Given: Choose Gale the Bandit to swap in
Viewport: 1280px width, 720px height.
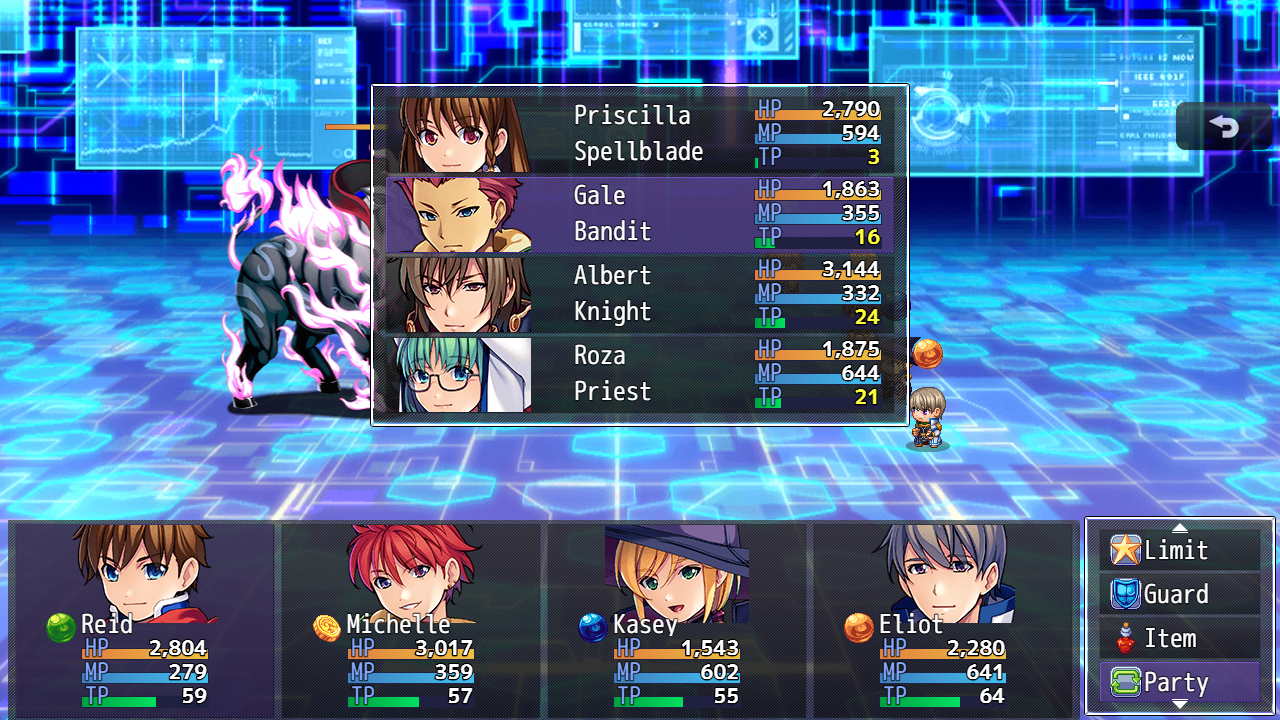Looking at the screenshot, I should coord(640,214).
